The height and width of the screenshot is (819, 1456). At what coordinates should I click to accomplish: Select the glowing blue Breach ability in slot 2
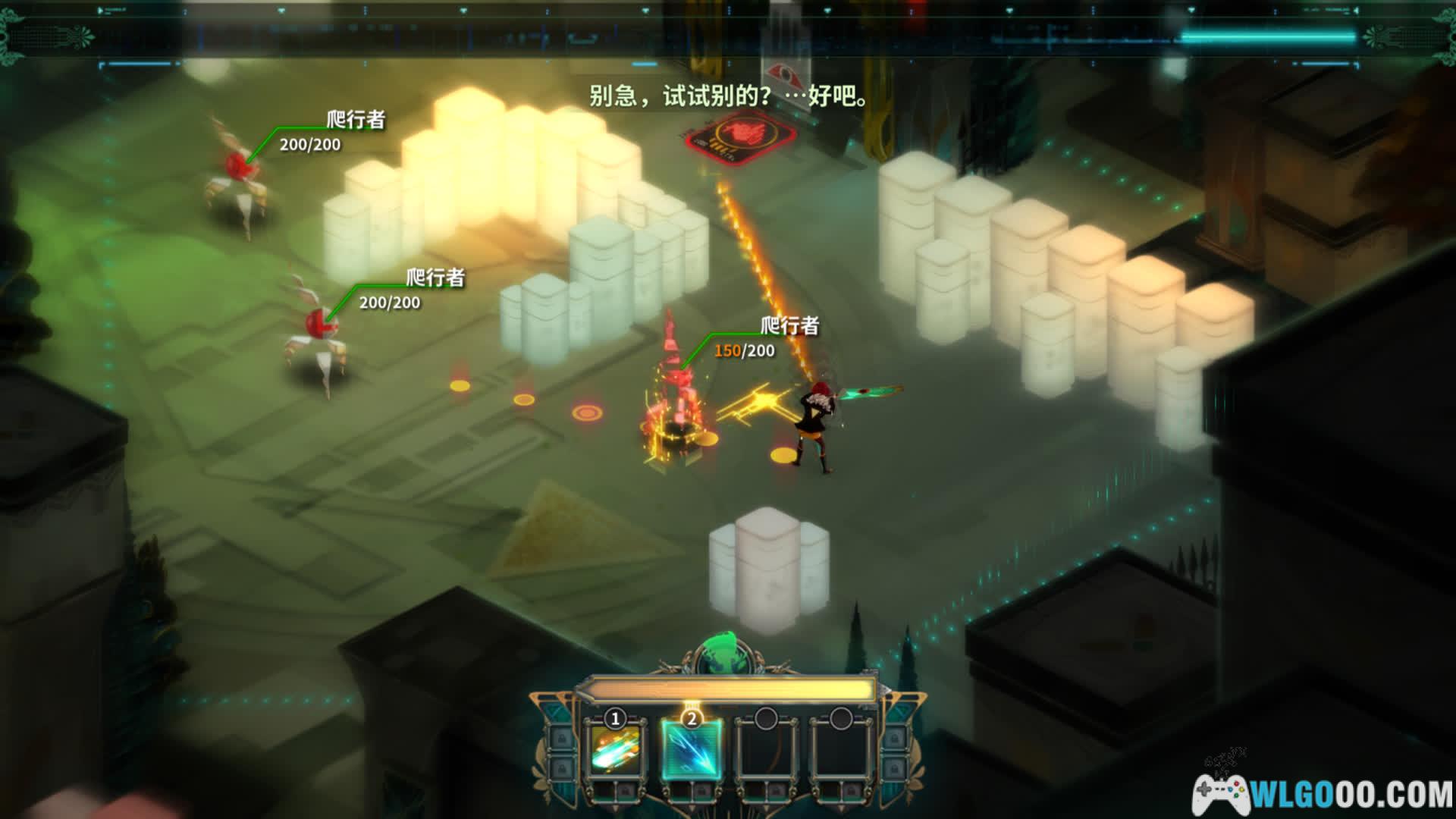tap(691, 749)
